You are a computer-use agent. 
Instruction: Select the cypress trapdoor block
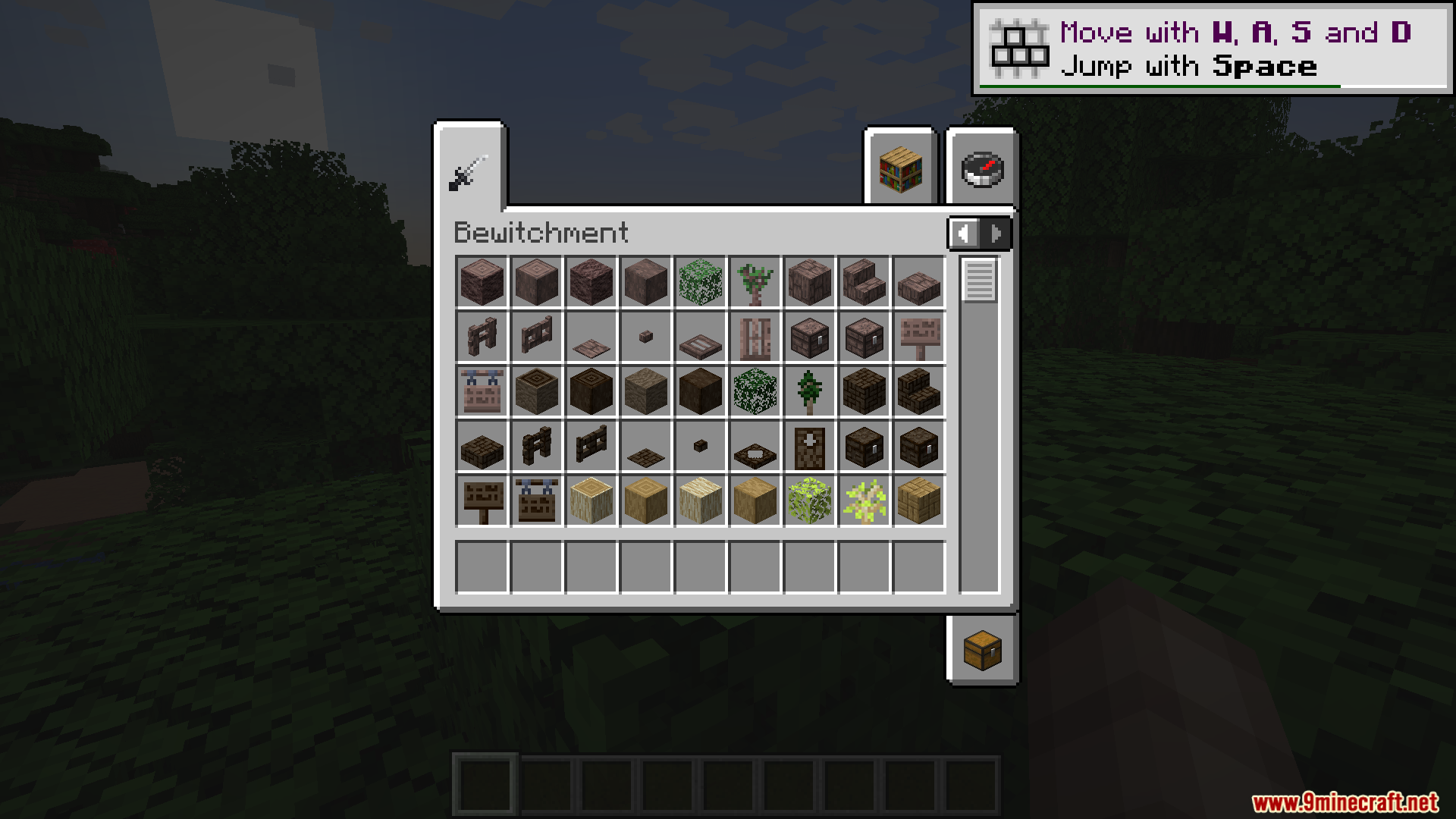[700, 336]
